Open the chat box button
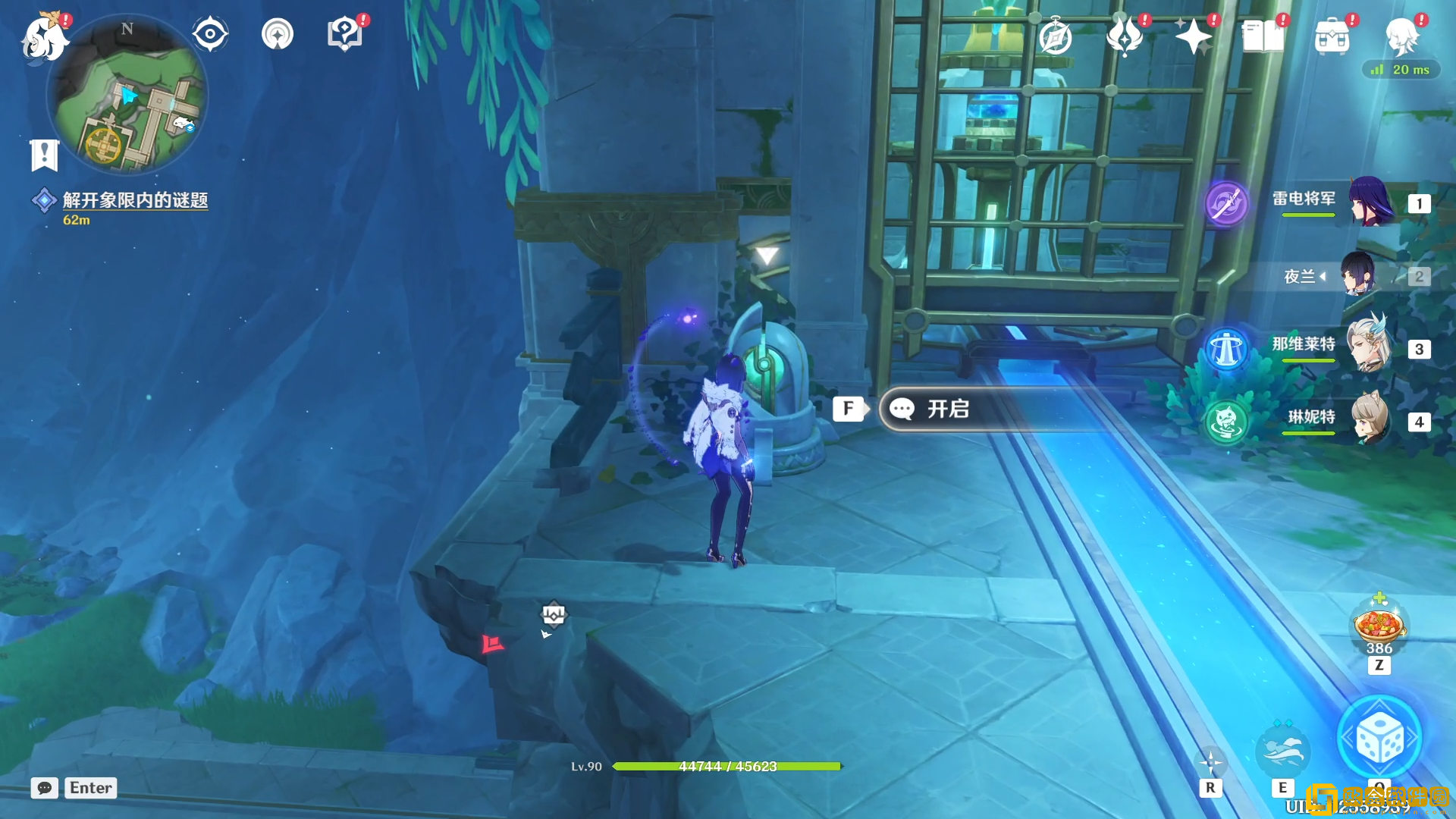This screenshot has height=819, width=1456. (45, 788)
